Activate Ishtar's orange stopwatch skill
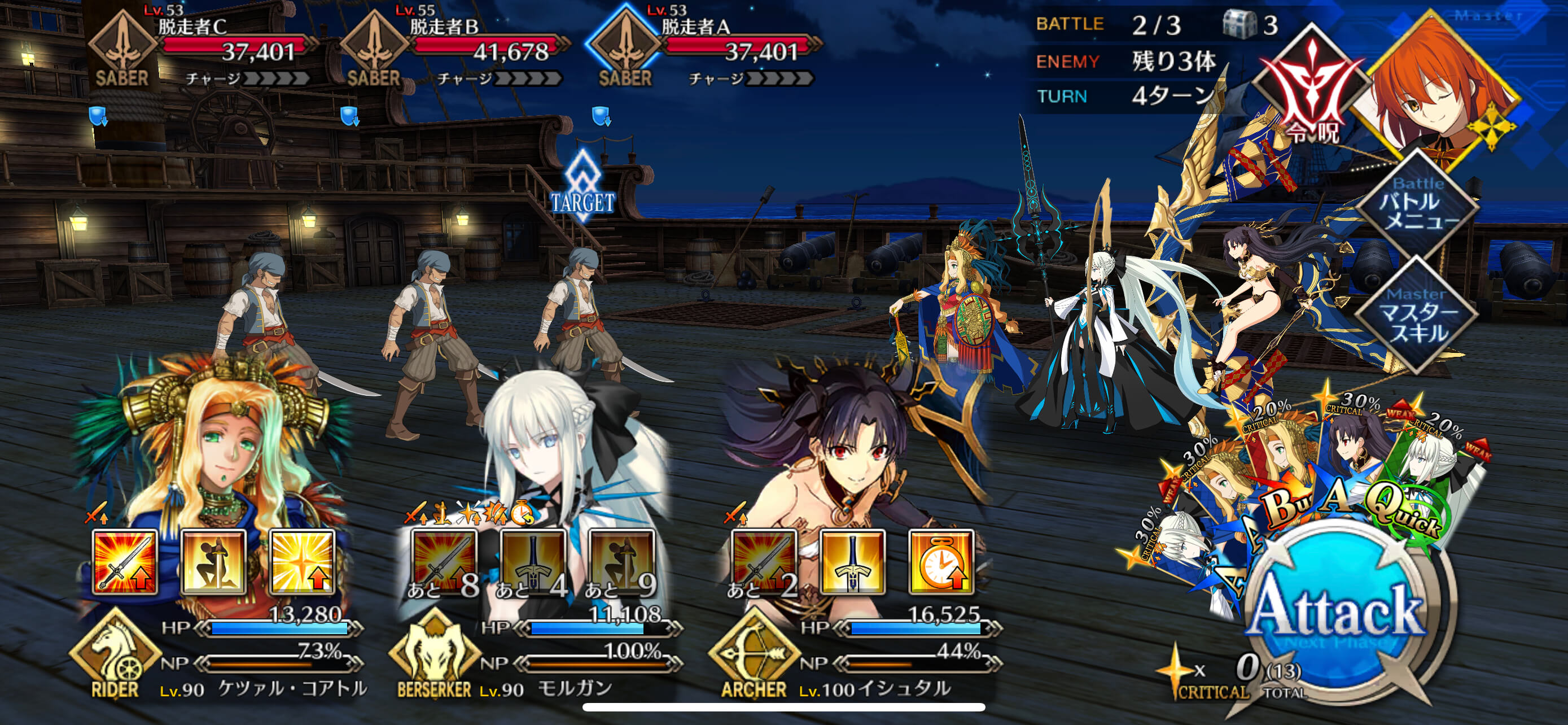This screenshot has width=1568, height=725. tap(940, 562)
